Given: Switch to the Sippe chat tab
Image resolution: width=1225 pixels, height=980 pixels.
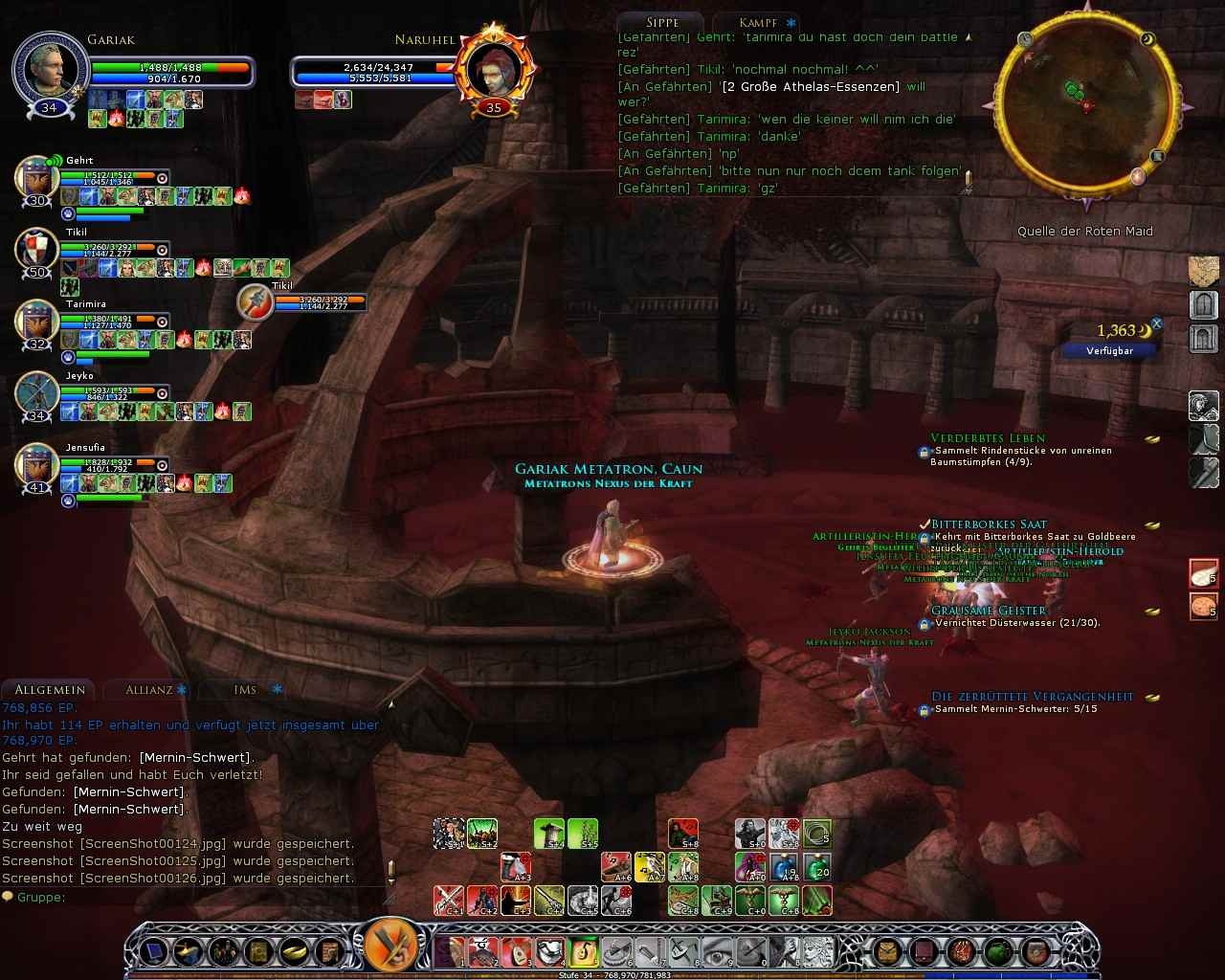Looking at the screenshot, I should pos(662,22).
